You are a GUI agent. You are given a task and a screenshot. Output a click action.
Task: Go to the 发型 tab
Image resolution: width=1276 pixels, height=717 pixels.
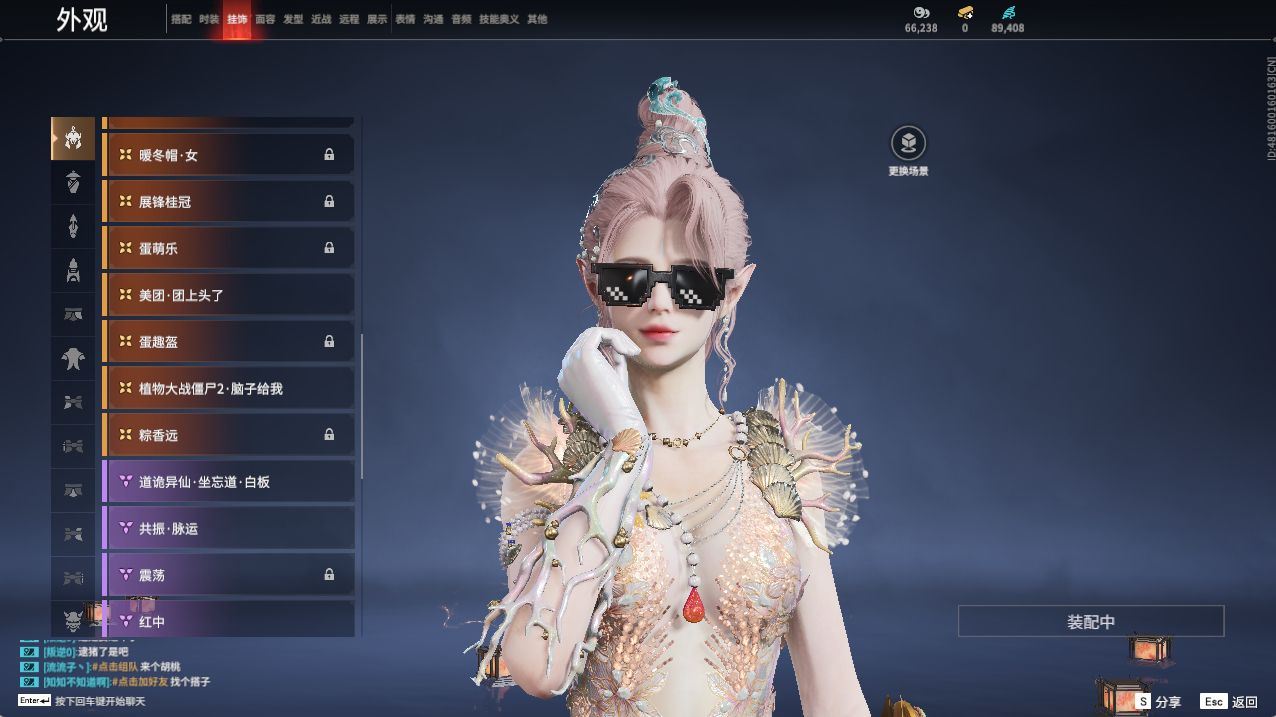click(x=293, y=19)
